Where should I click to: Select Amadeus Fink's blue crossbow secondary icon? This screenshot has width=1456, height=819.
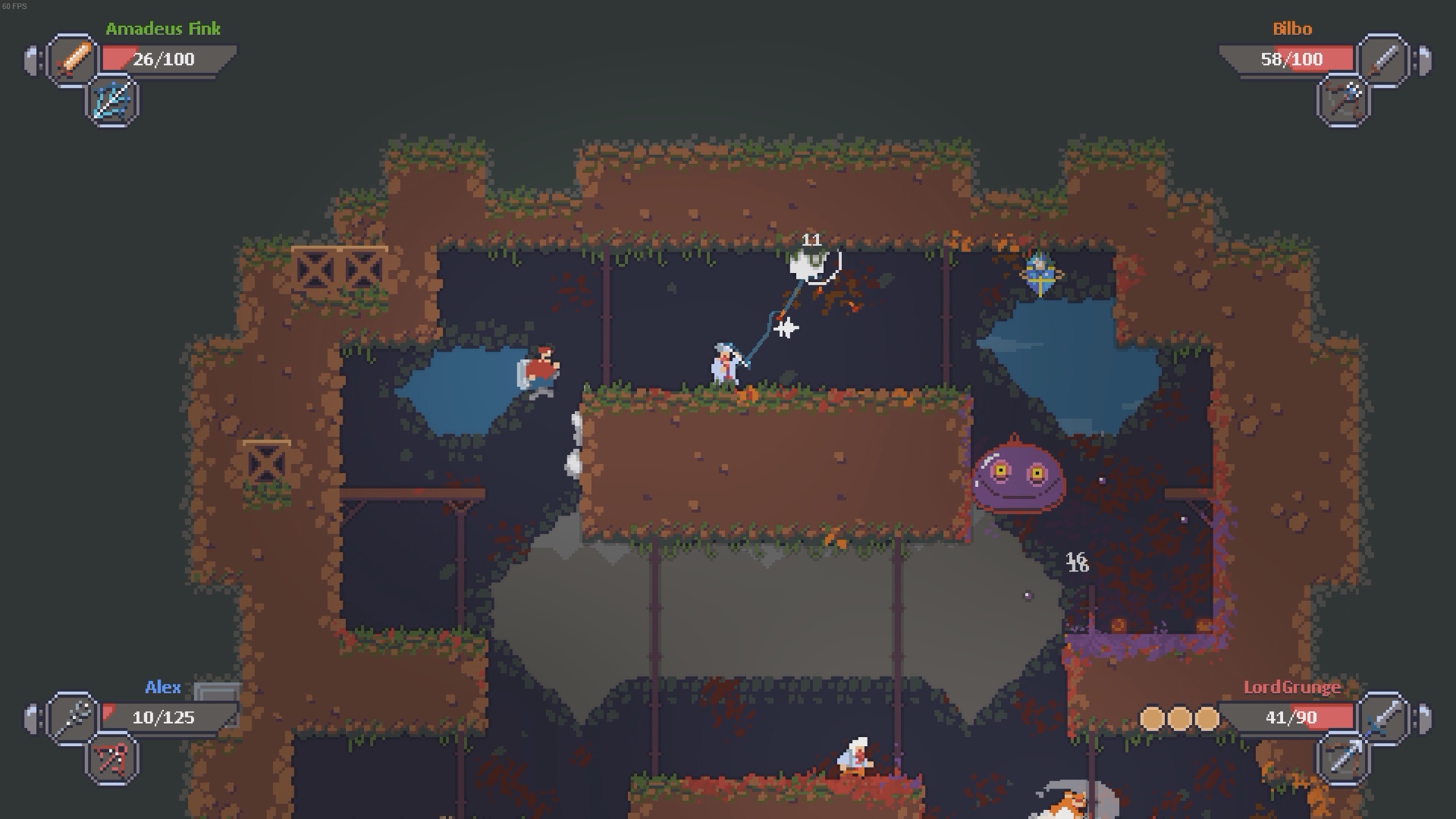pos(111,101)
